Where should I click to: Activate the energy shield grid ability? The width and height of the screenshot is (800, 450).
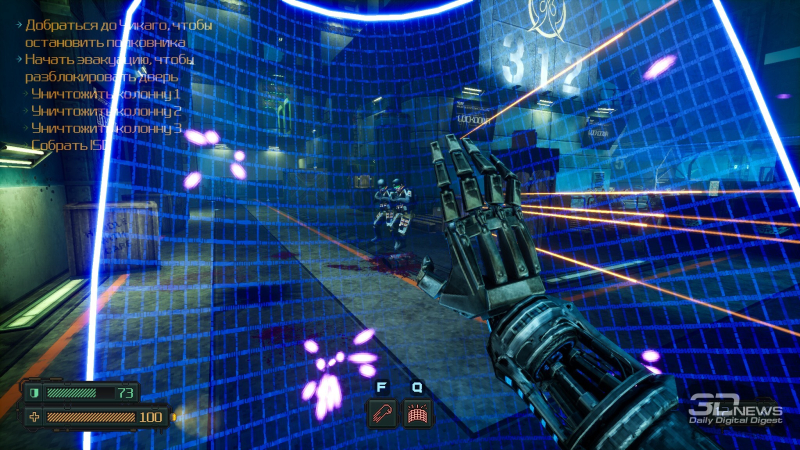click(x=417, y=413)
